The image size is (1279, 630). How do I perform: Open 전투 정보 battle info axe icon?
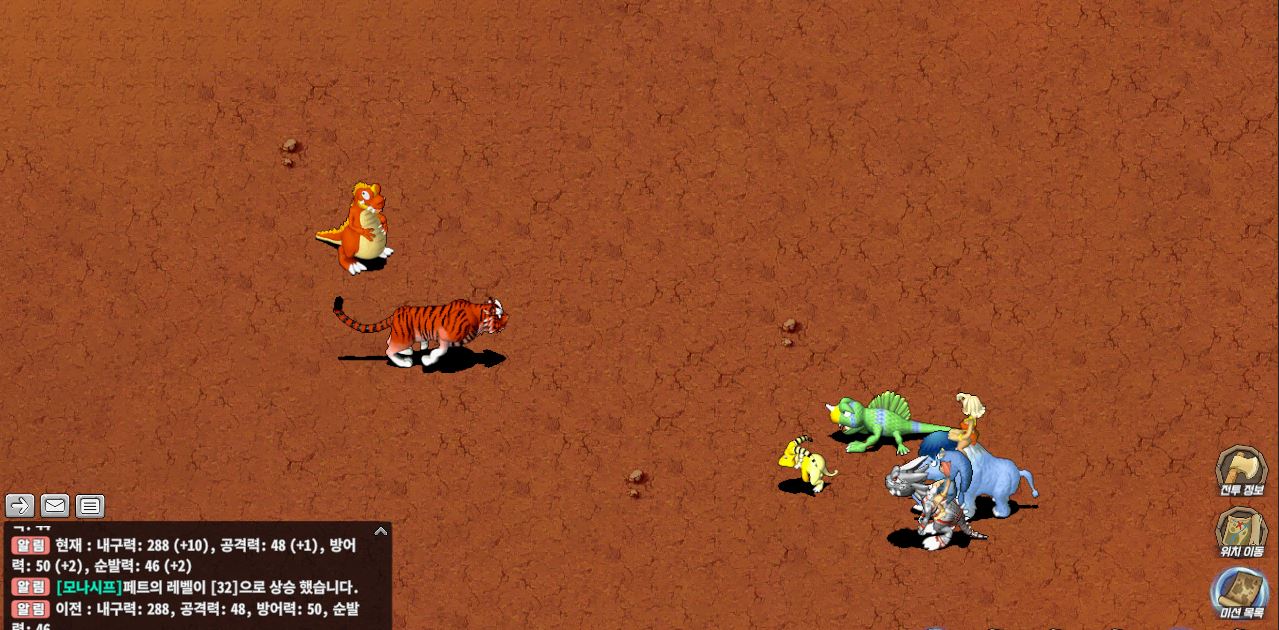pos(1241,470)
